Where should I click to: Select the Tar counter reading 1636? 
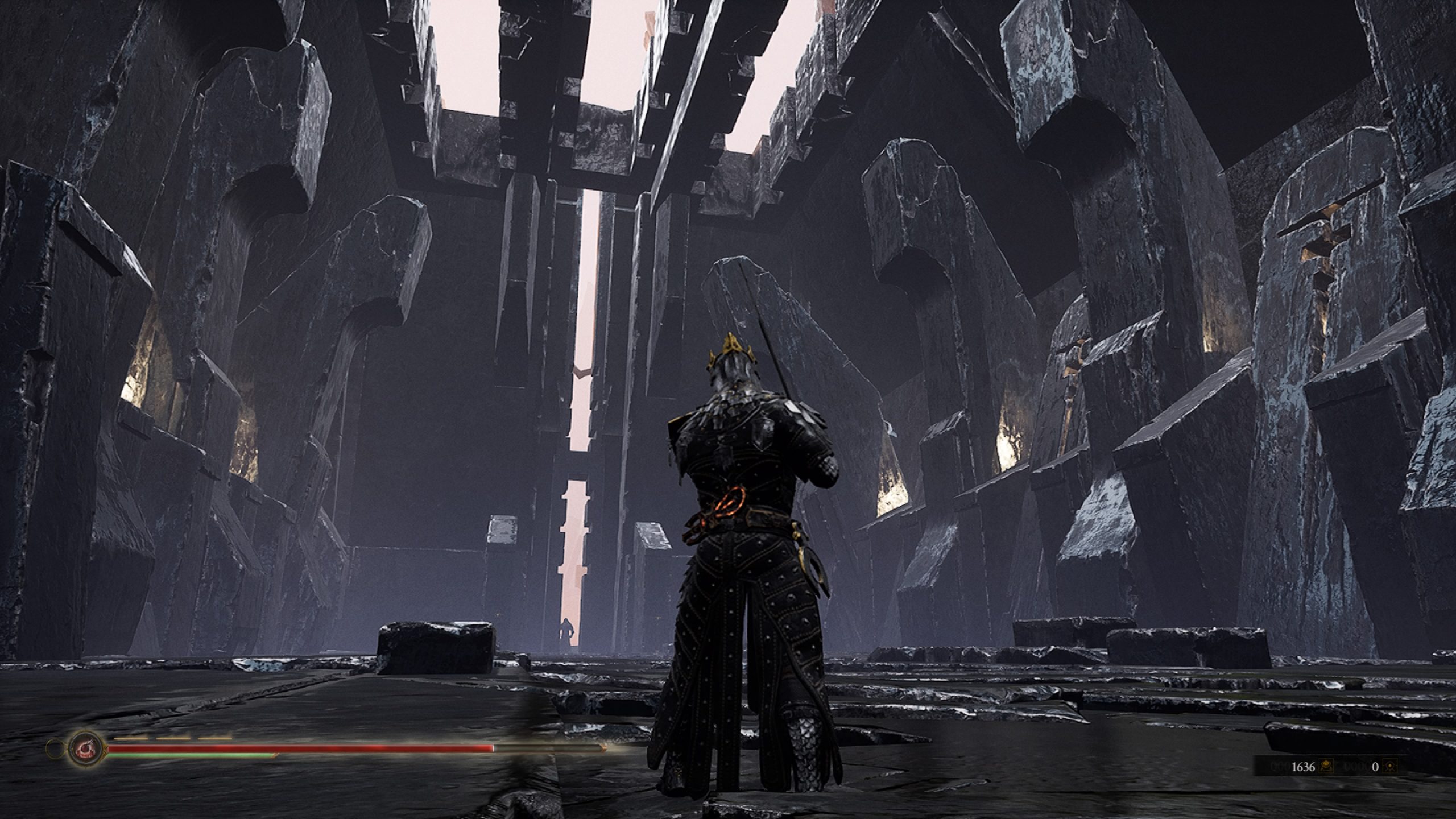point(1302,767)
